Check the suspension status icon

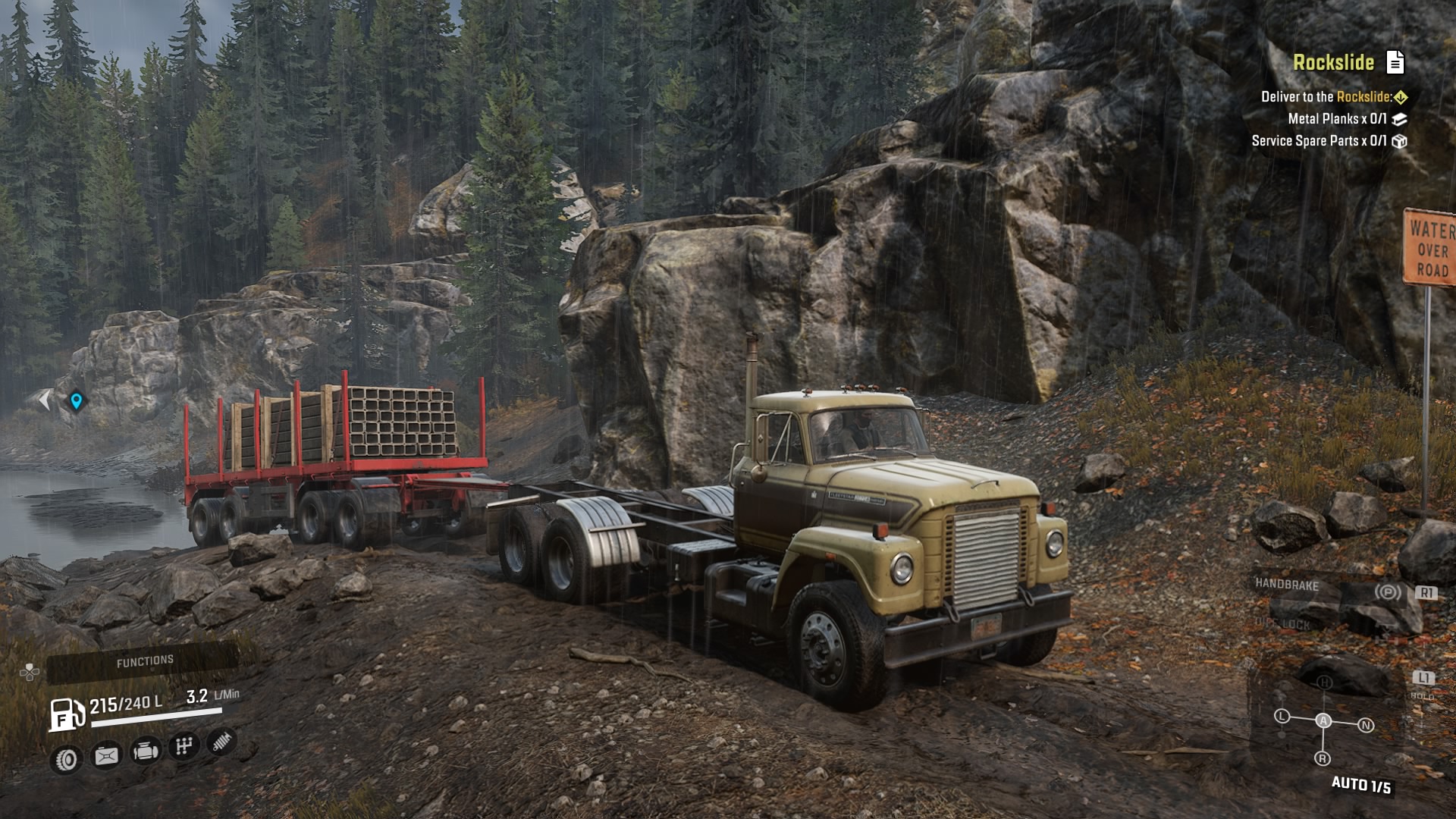221,742
